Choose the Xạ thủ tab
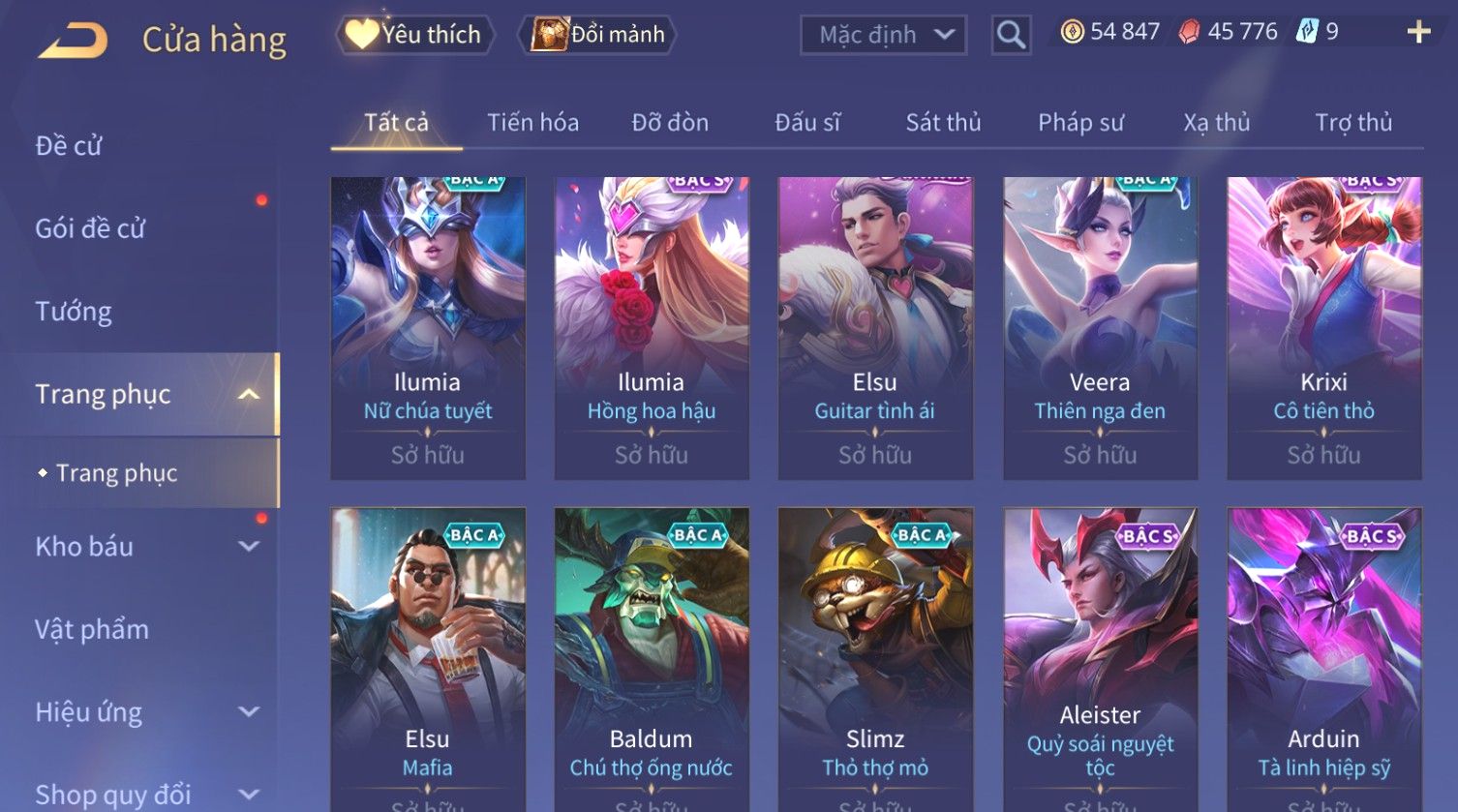This screenshot has height=812, width=1458. (x=1216, y=123)
